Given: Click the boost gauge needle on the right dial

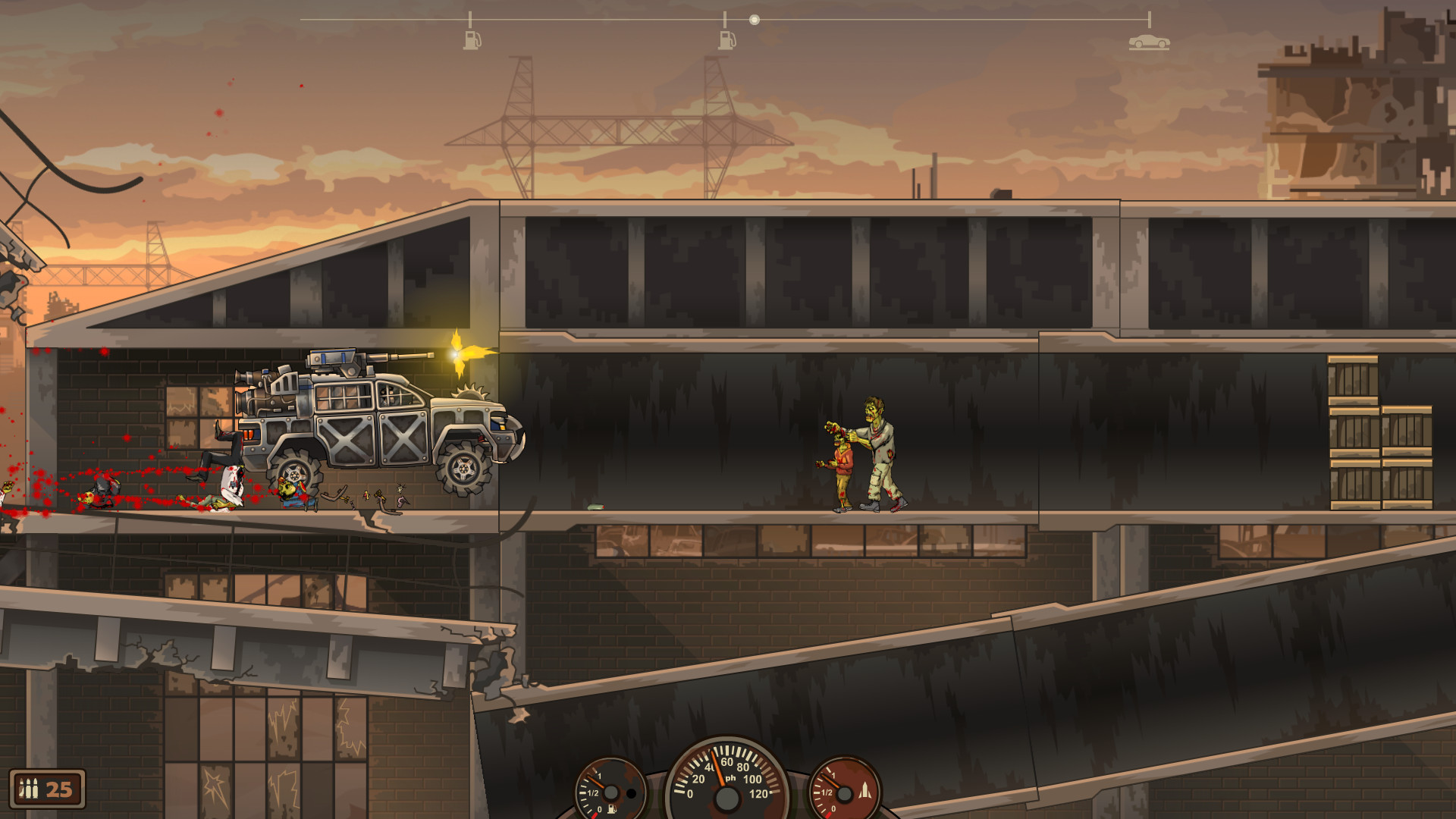Looking at the screenshot, I should pyautogui.click(x=830, y=781).
